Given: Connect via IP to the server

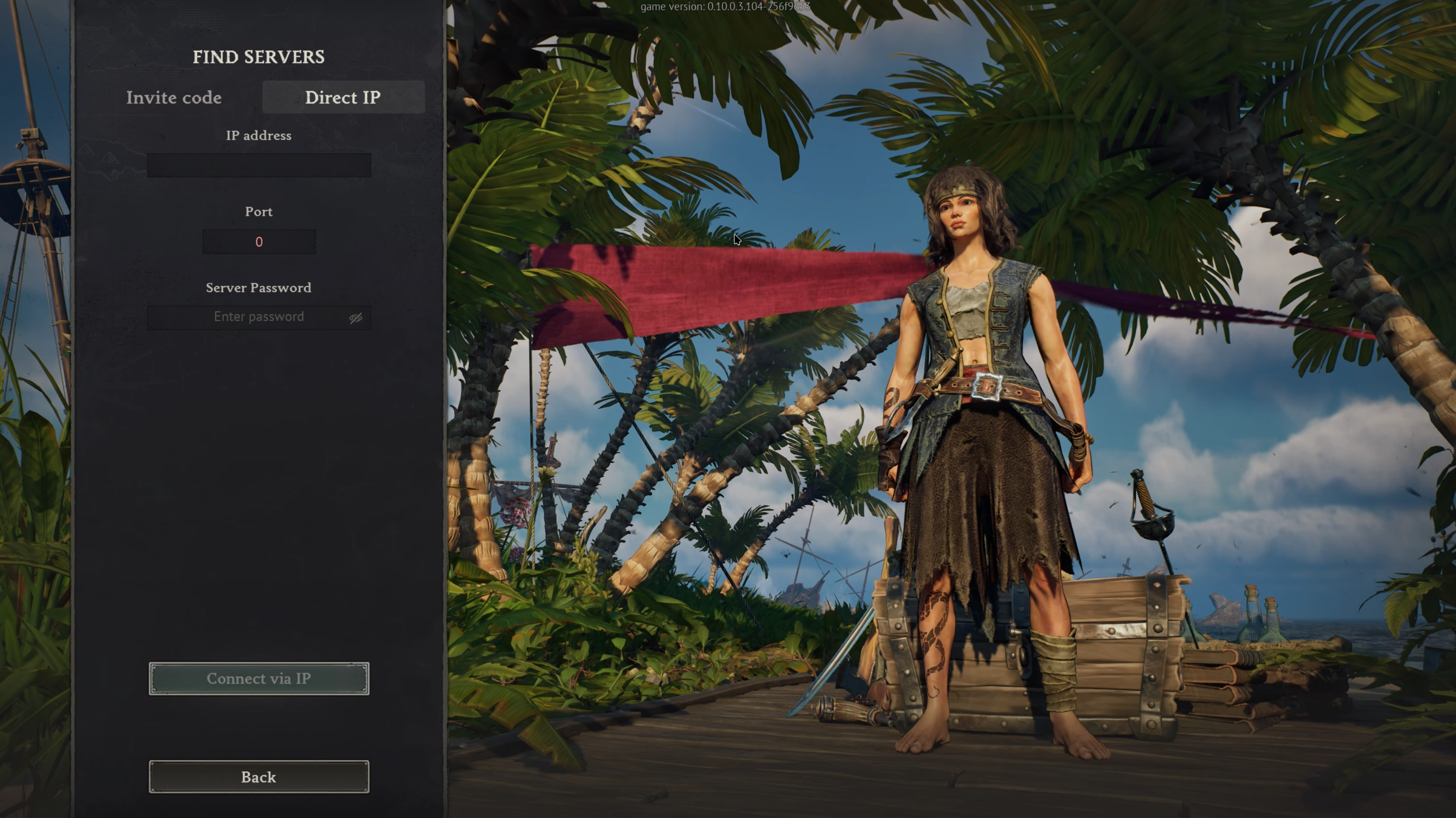Looking at the screenshot, I should coord(259,678).
